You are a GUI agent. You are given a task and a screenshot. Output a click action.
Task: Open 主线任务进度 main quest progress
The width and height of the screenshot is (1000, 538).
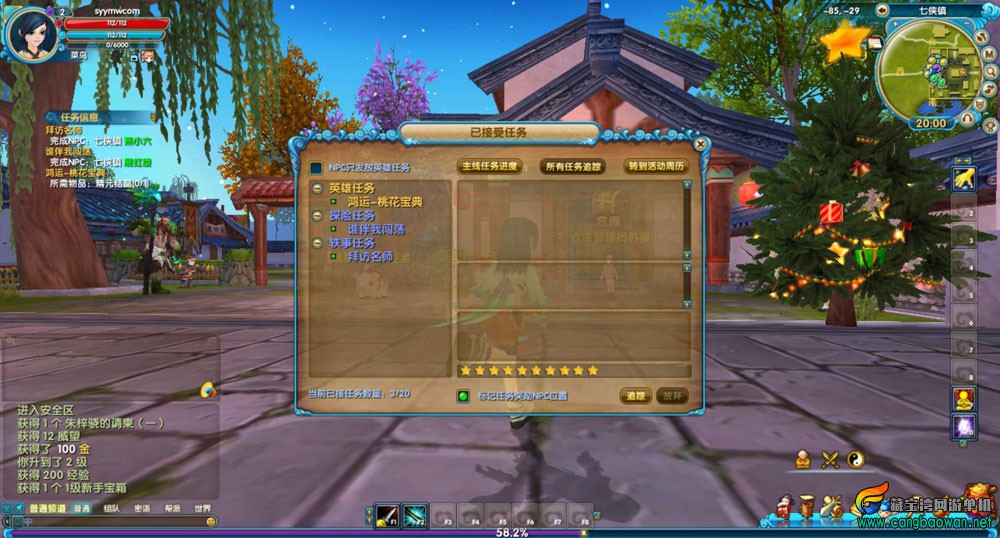tap(489, 166)
